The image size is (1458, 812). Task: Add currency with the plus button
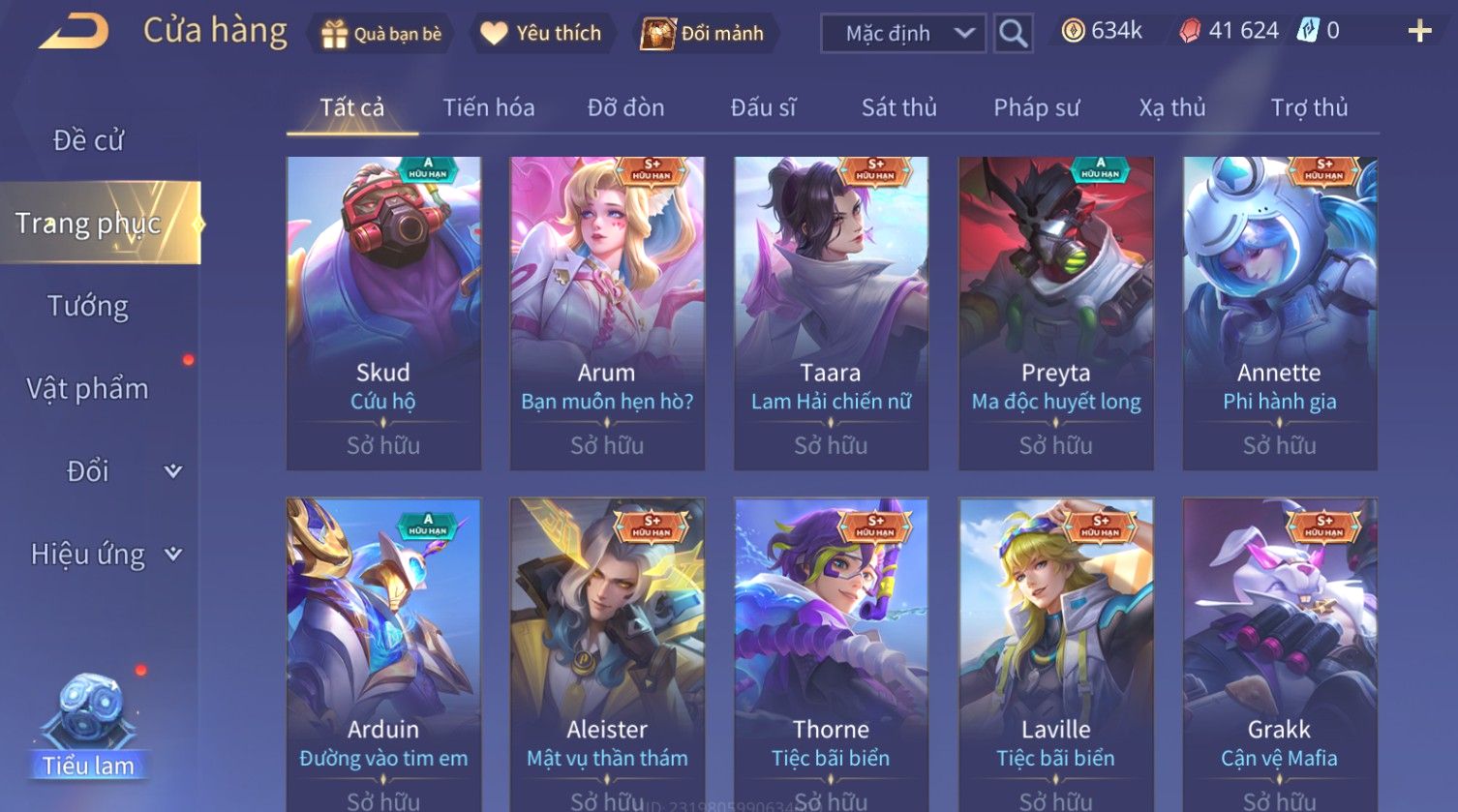1419,32
